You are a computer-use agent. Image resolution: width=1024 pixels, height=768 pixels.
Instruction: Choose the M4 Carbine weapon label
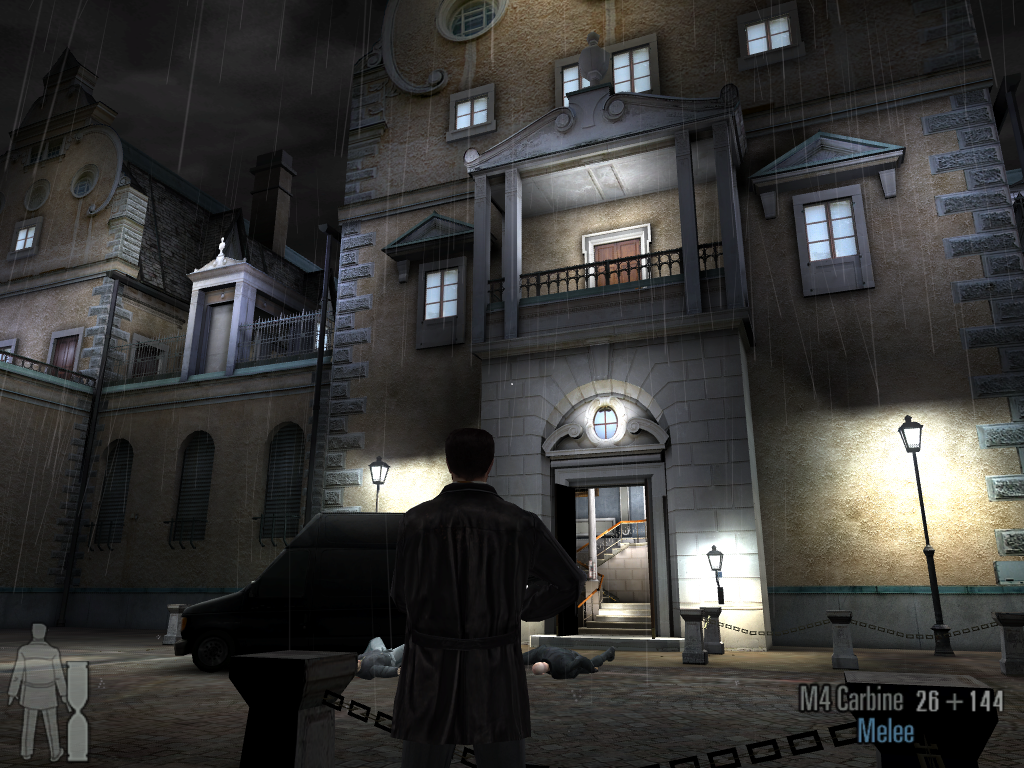click(x=850, y=700)
